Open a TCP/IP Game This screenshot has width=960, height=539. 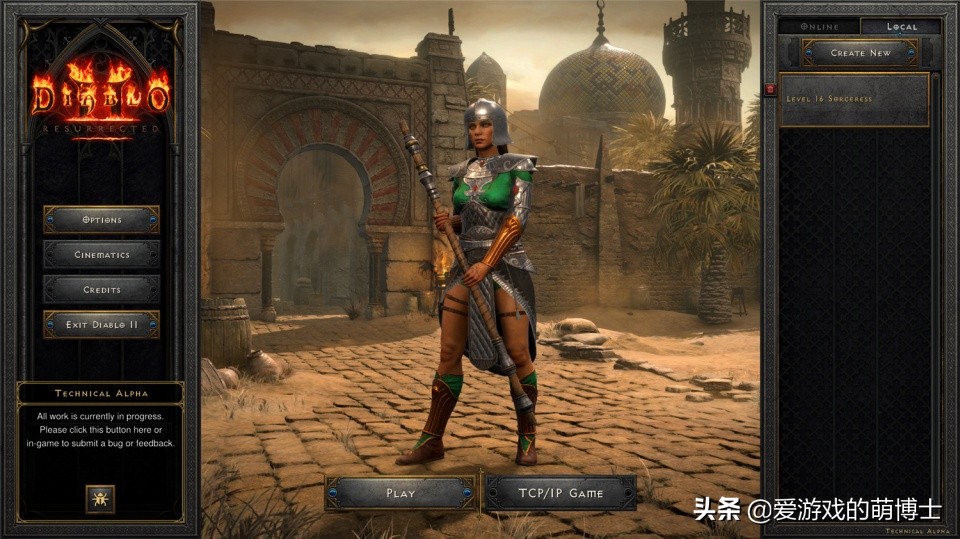[560, 493]
